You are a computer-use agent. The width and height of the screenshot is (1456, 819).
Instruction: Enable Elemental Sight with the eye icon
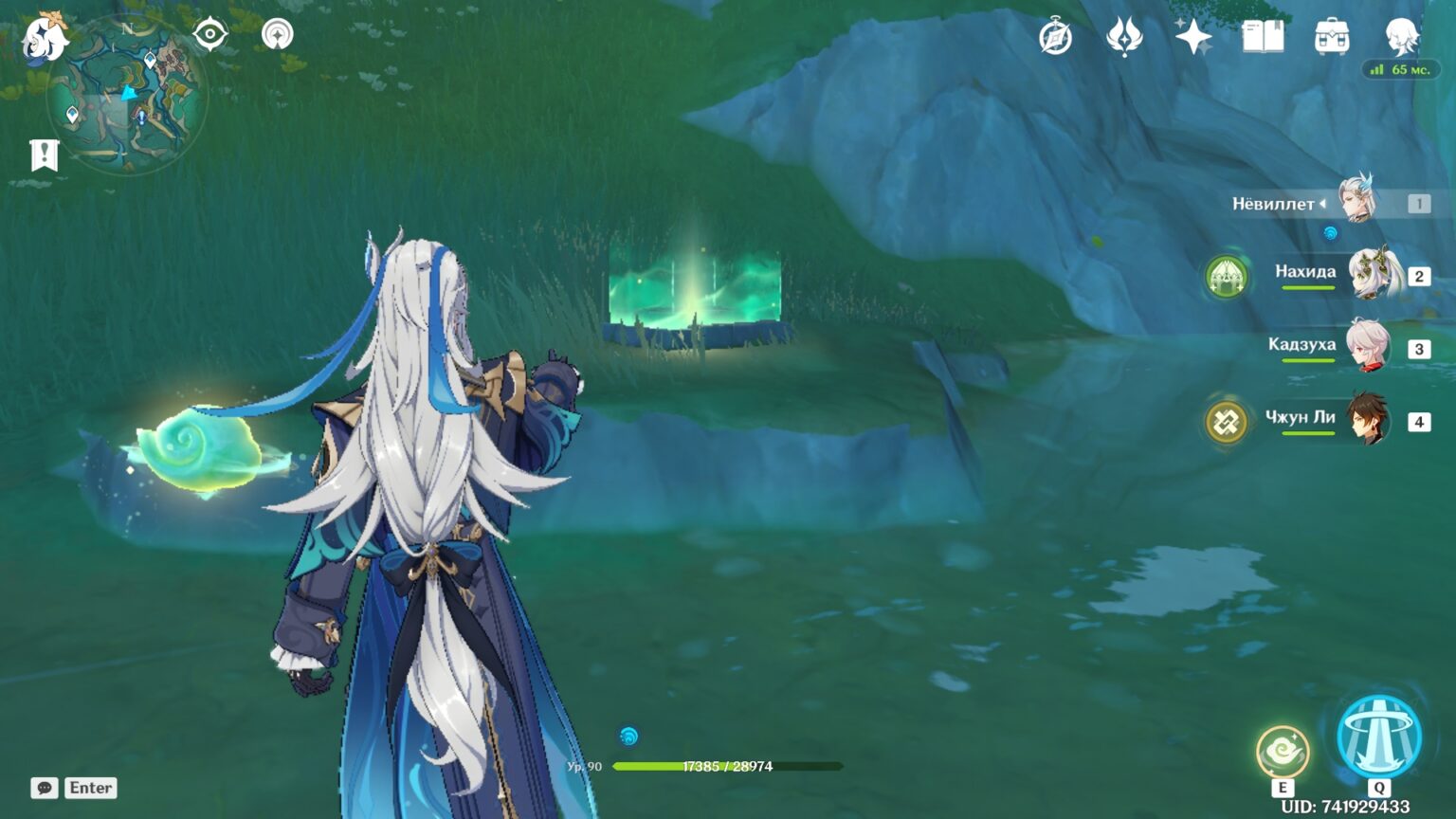tap(208, 33)
